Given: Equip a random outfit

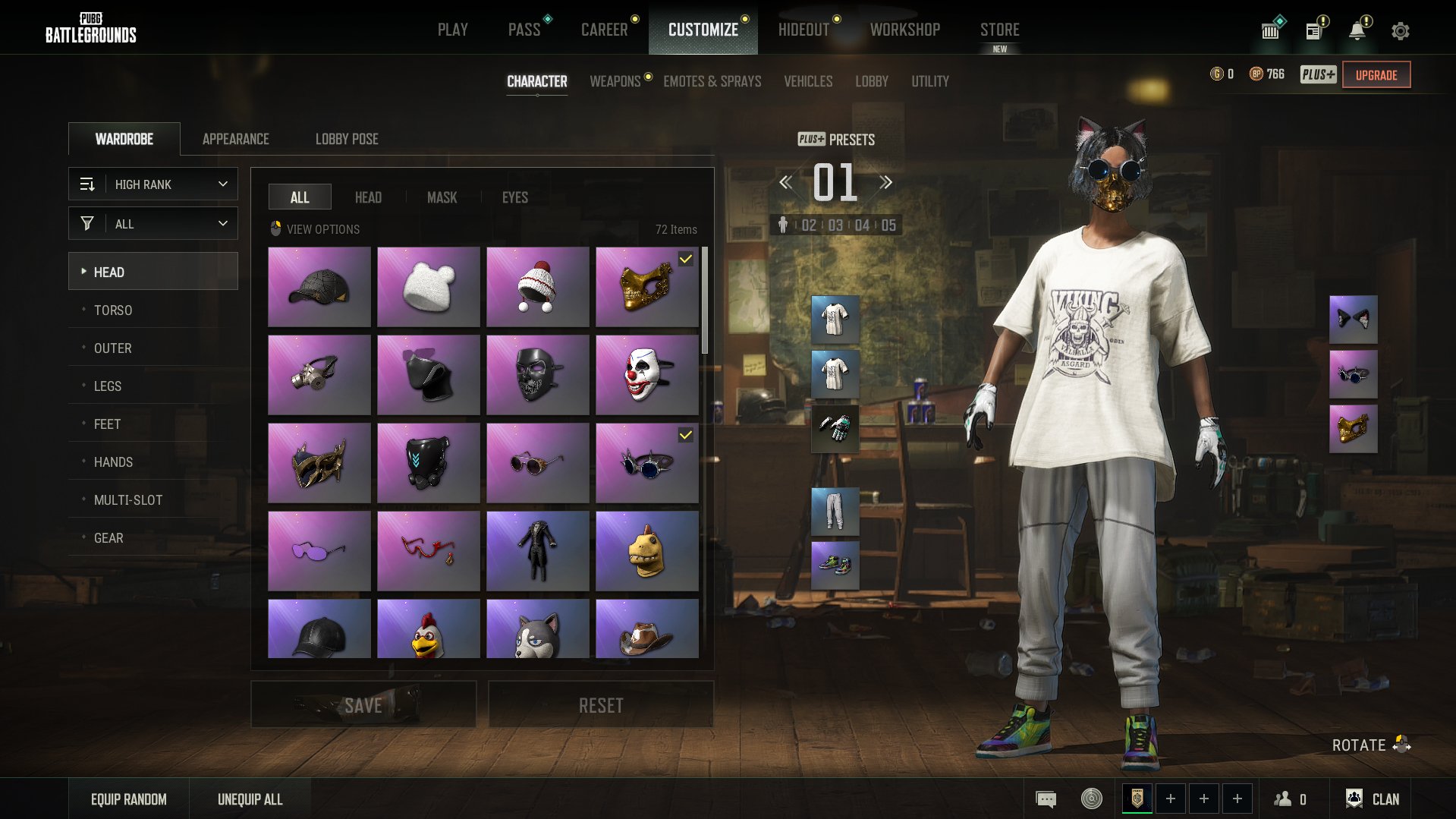Looking at the screenshot, I should pyautogui.click(x=129, y=799).
